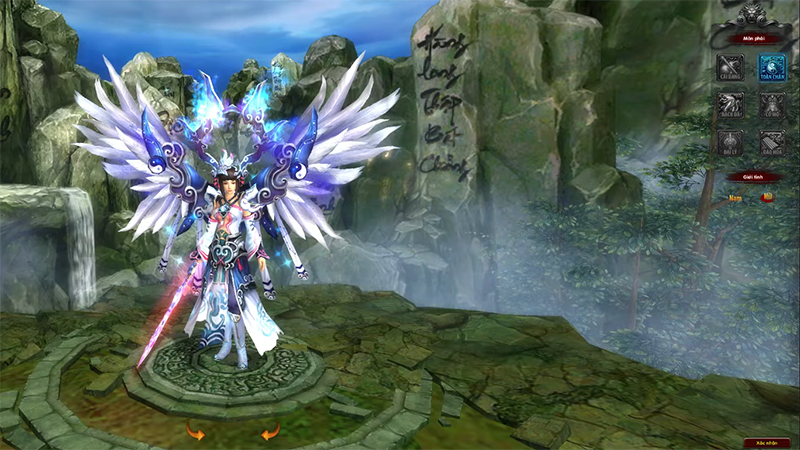Rotate character with the left orange arrow
Image resolution: width=800 pixels, height=450 pixels.
pyautogui.click(x=195, y=432)
